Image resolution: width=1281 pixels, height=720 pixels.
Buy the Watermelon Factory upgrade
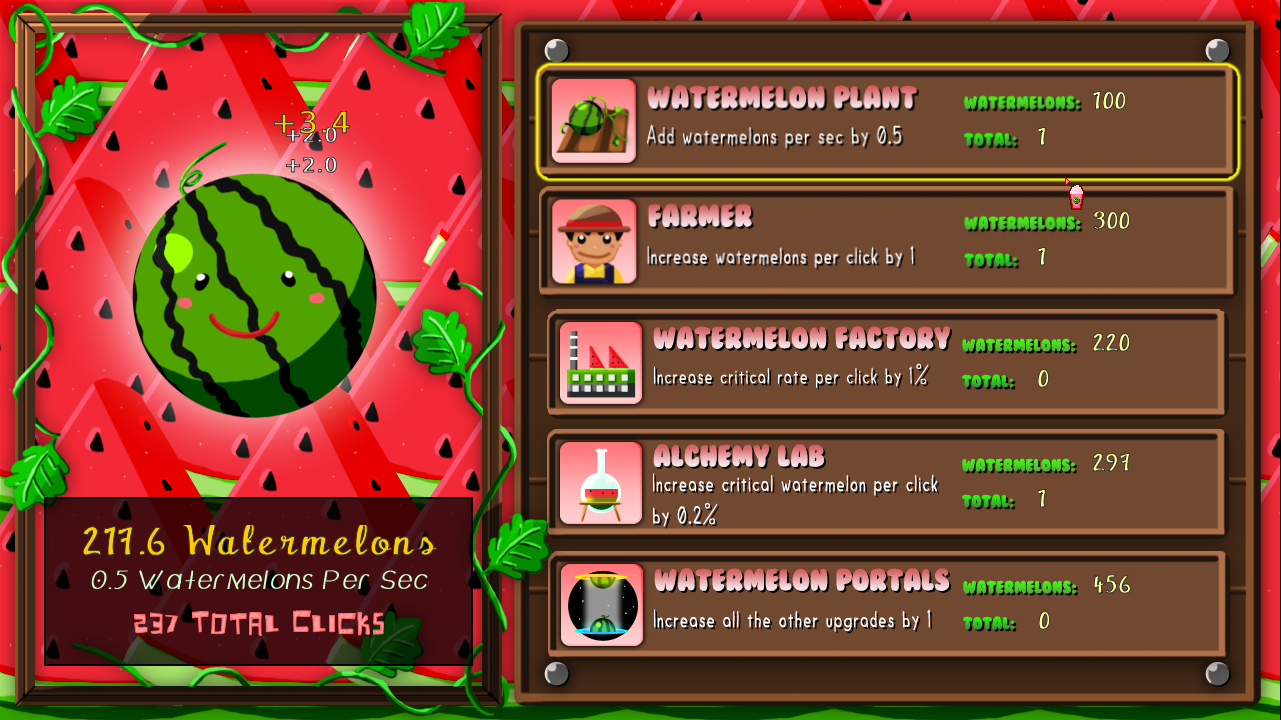pos(890,362)
